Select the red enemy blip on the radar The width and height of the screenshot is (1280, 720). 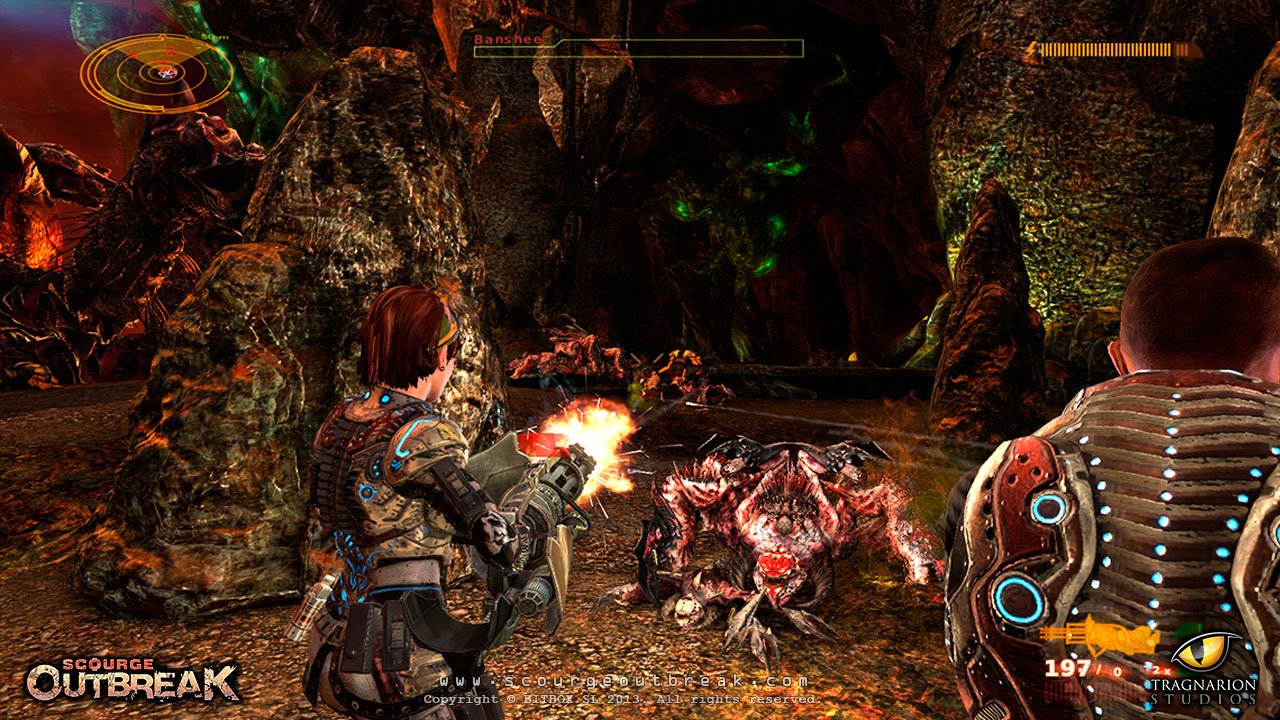click(170, 52)
